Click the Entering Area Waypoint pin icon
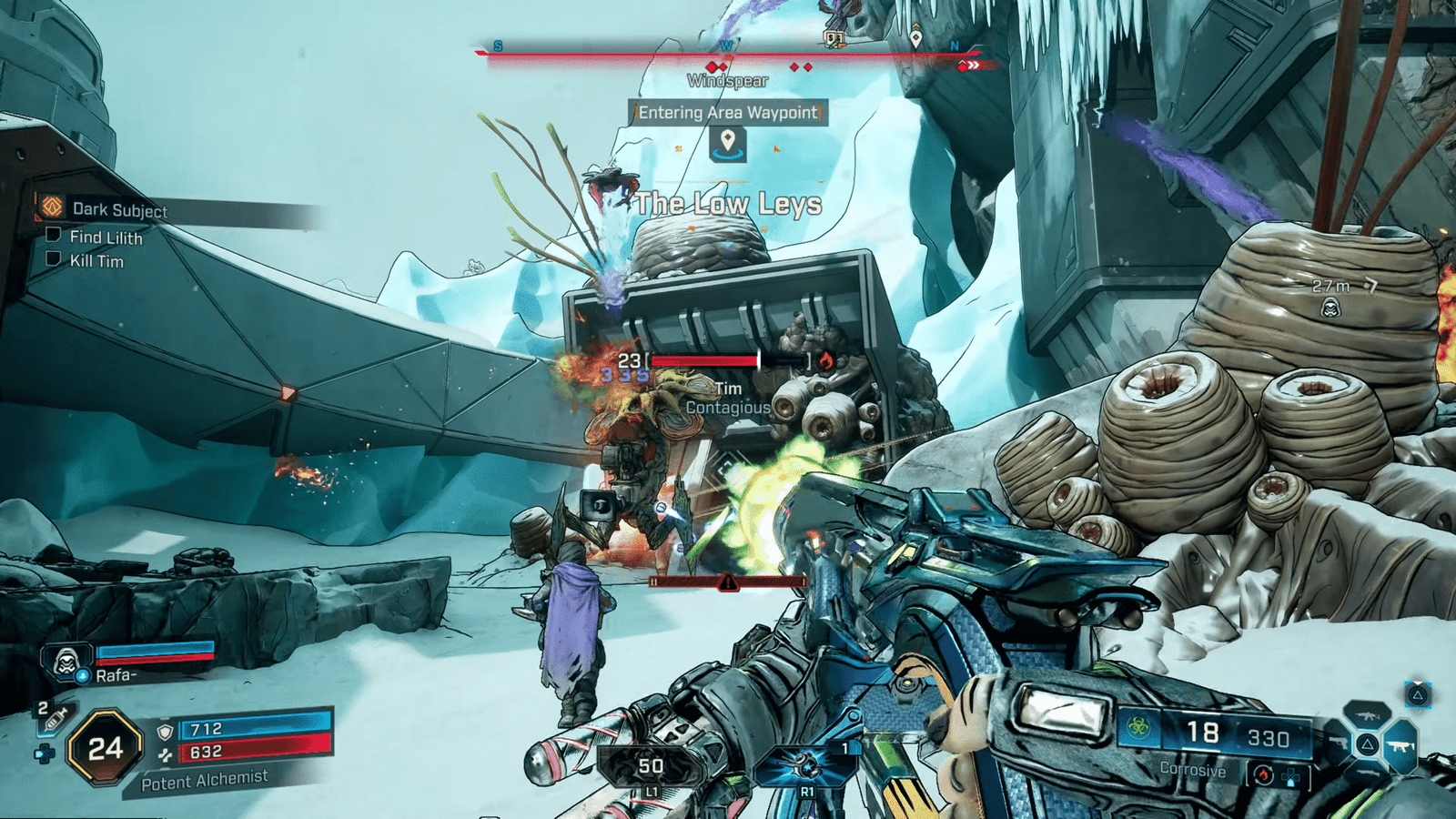Screen dimensions: 1456x819 (x=728, y=142)
